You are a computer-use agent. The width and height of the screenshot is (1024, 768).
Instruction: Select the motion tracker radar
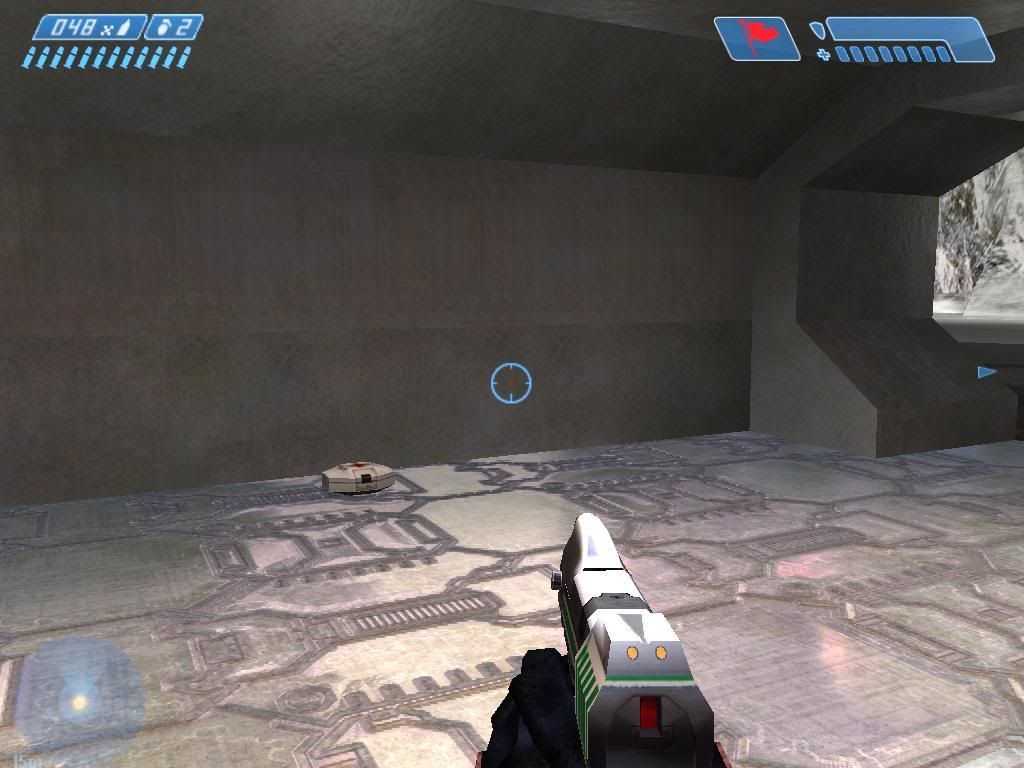click(78, 697)
